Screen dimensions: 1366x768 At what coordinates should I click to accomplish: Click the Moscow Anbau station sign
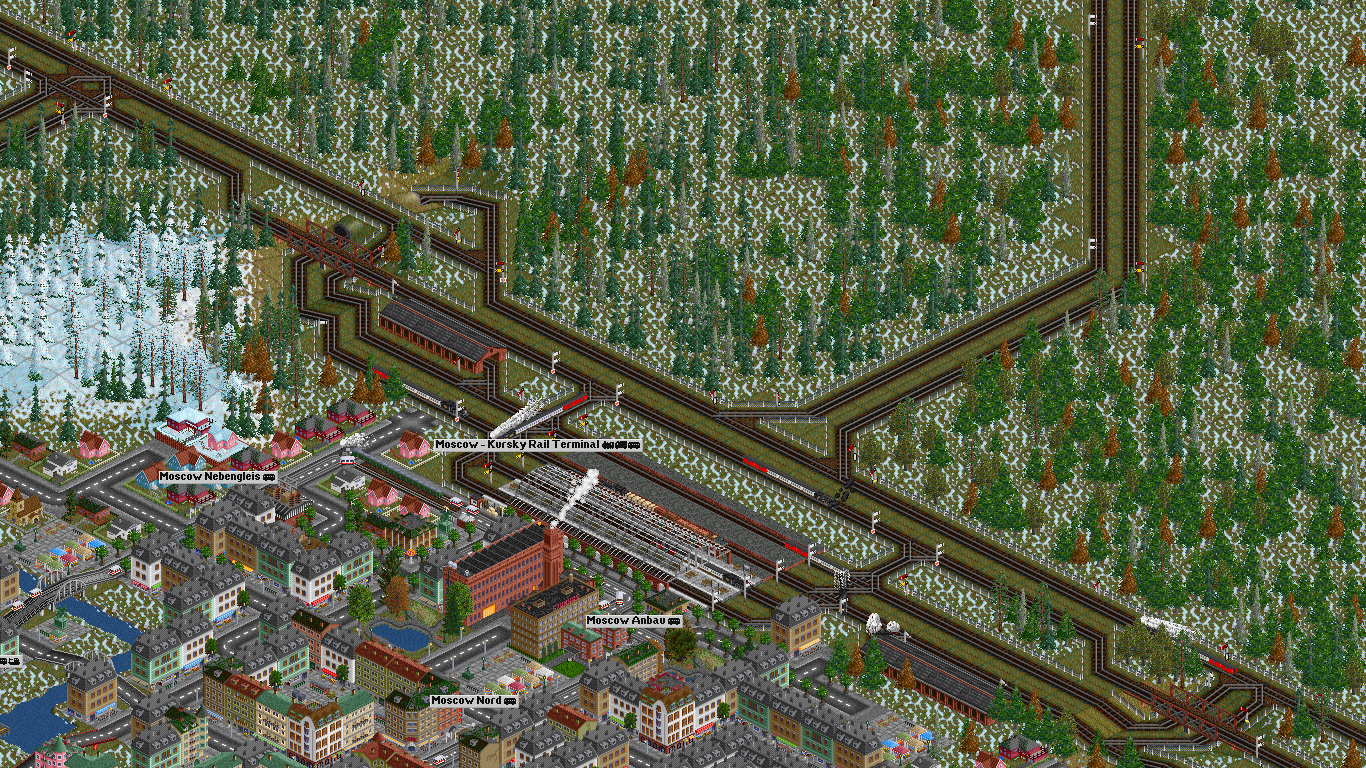click(633, 621)
